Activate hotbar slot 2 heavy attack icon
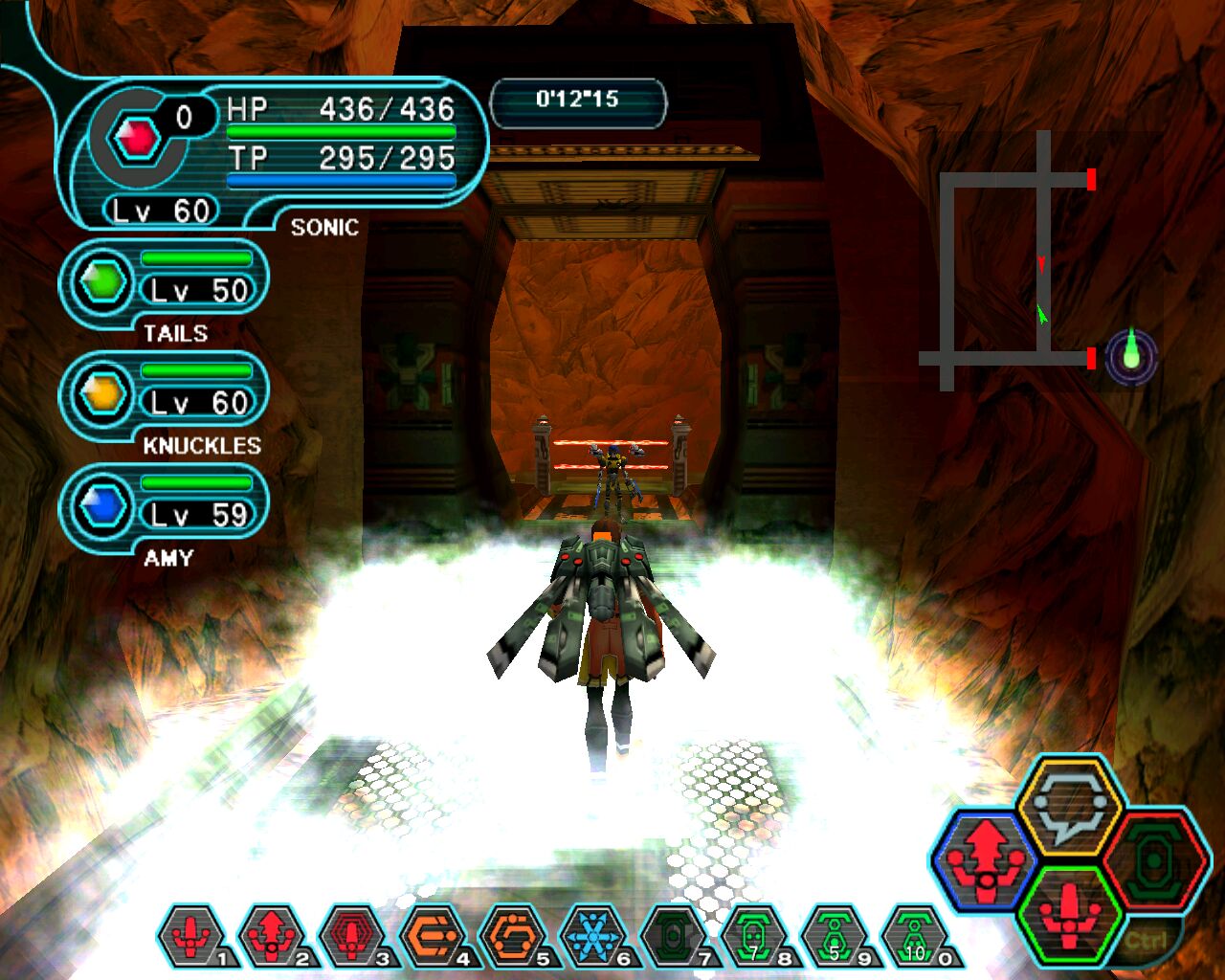This screenshot has width=1225, height=980. [273, 936]
